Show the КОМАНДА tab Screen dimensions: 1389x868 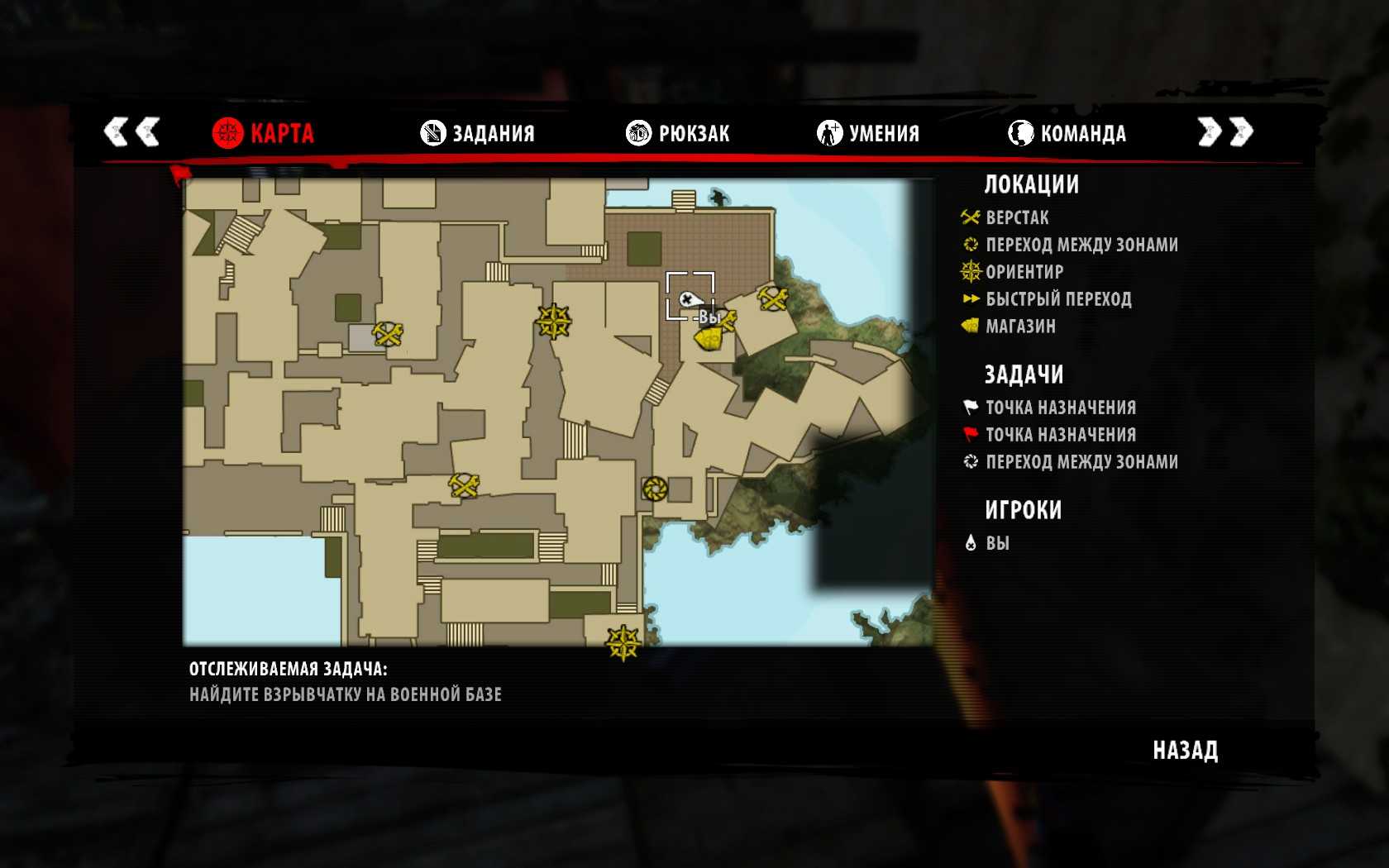[x=1067, y=133]
